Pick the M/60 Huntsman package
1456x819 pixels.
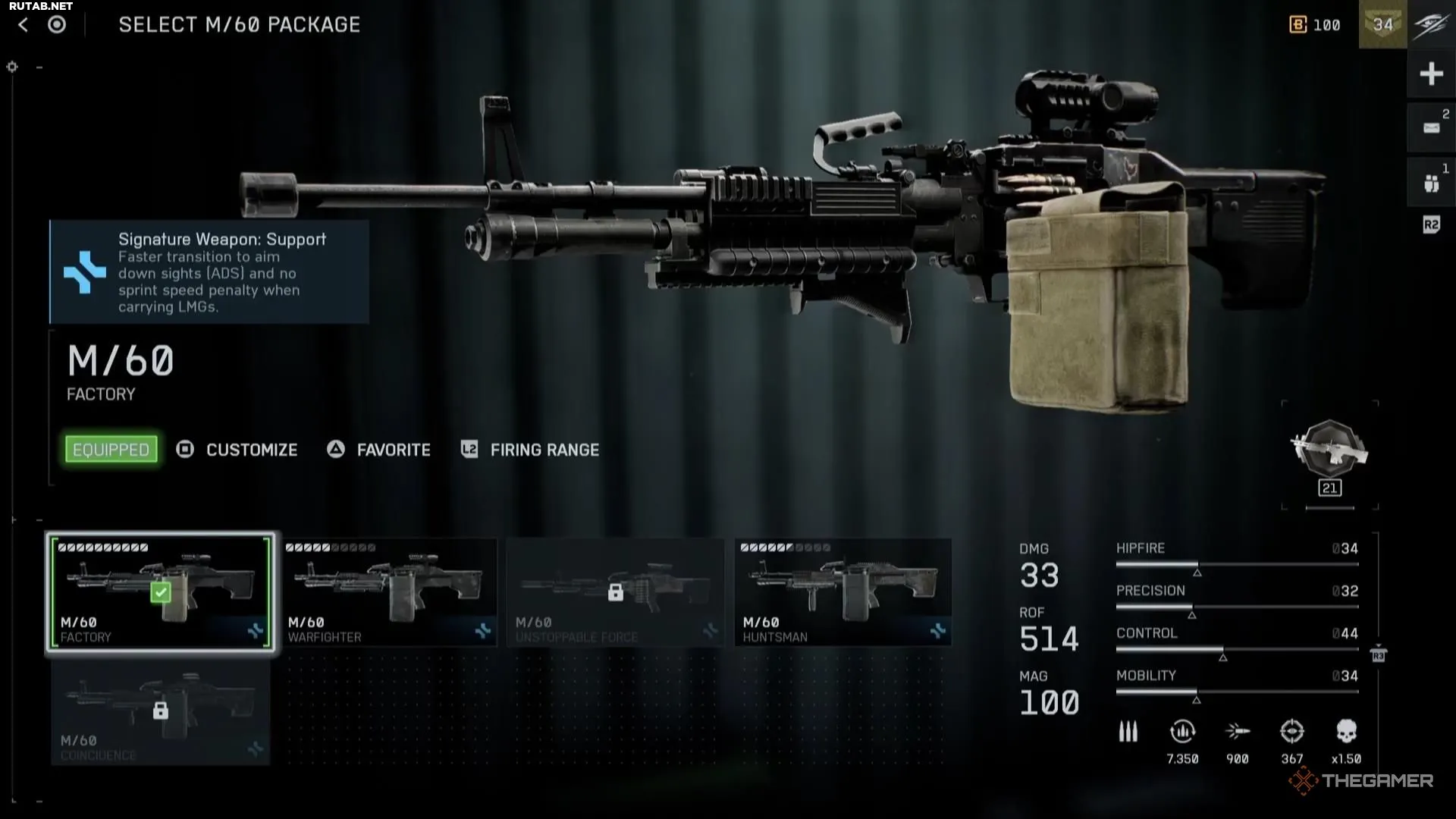[843, 592]
